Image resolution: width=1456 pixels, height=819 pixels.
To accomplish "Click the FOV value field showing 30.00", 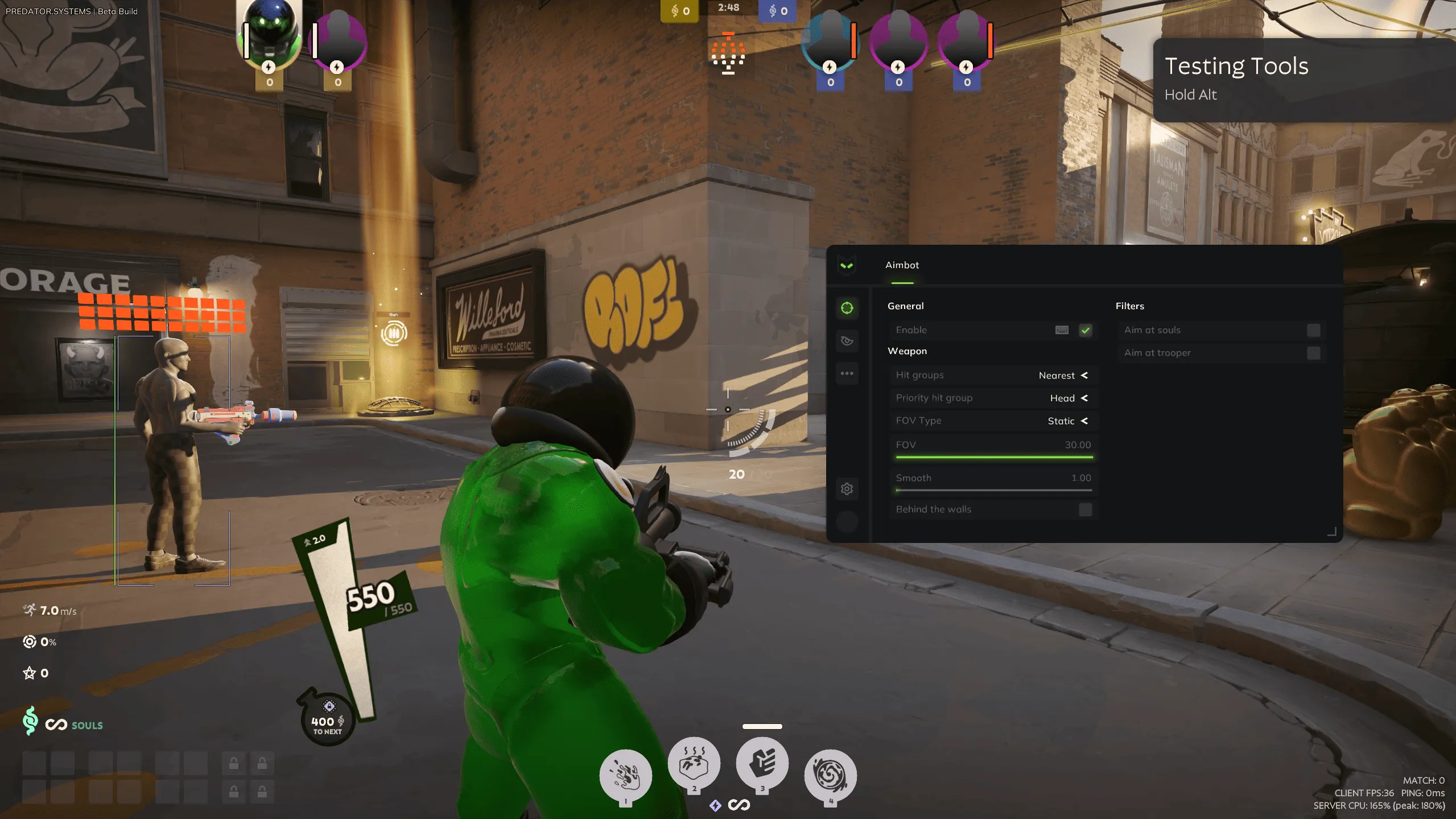I will click(1078, 445).
